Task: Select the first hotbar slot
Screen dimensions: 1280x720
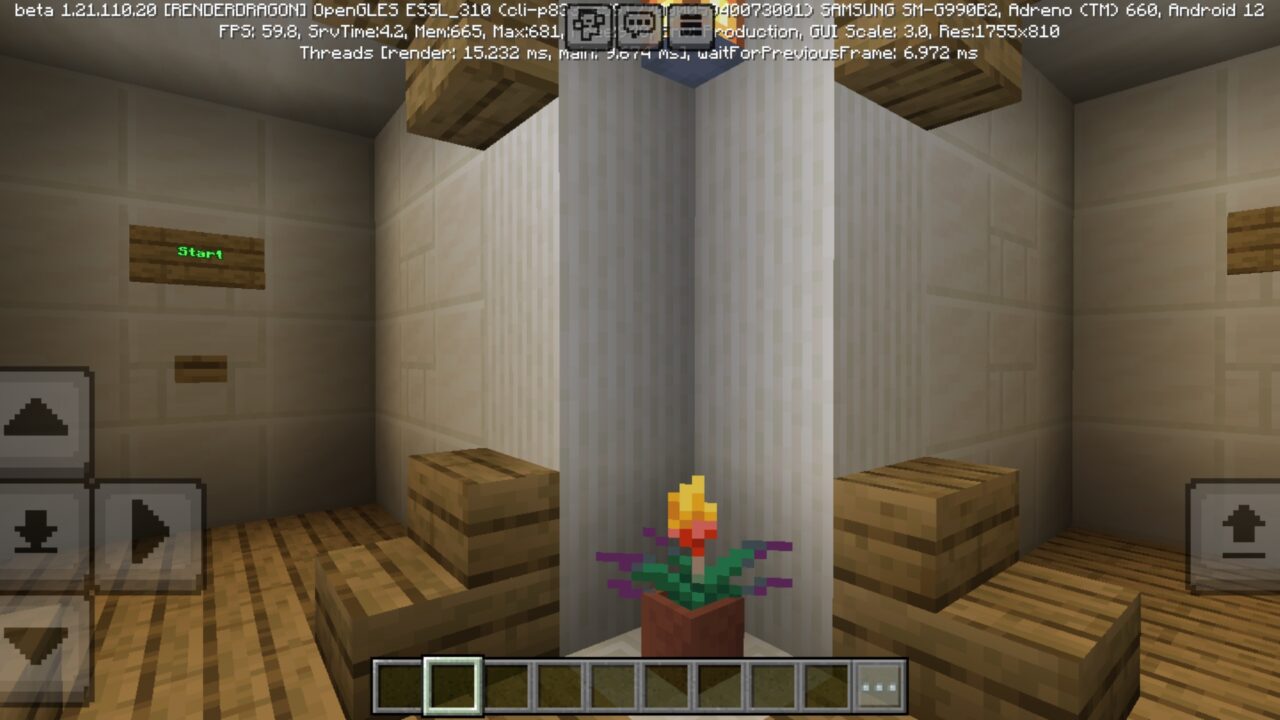Action: pos(399,684)
